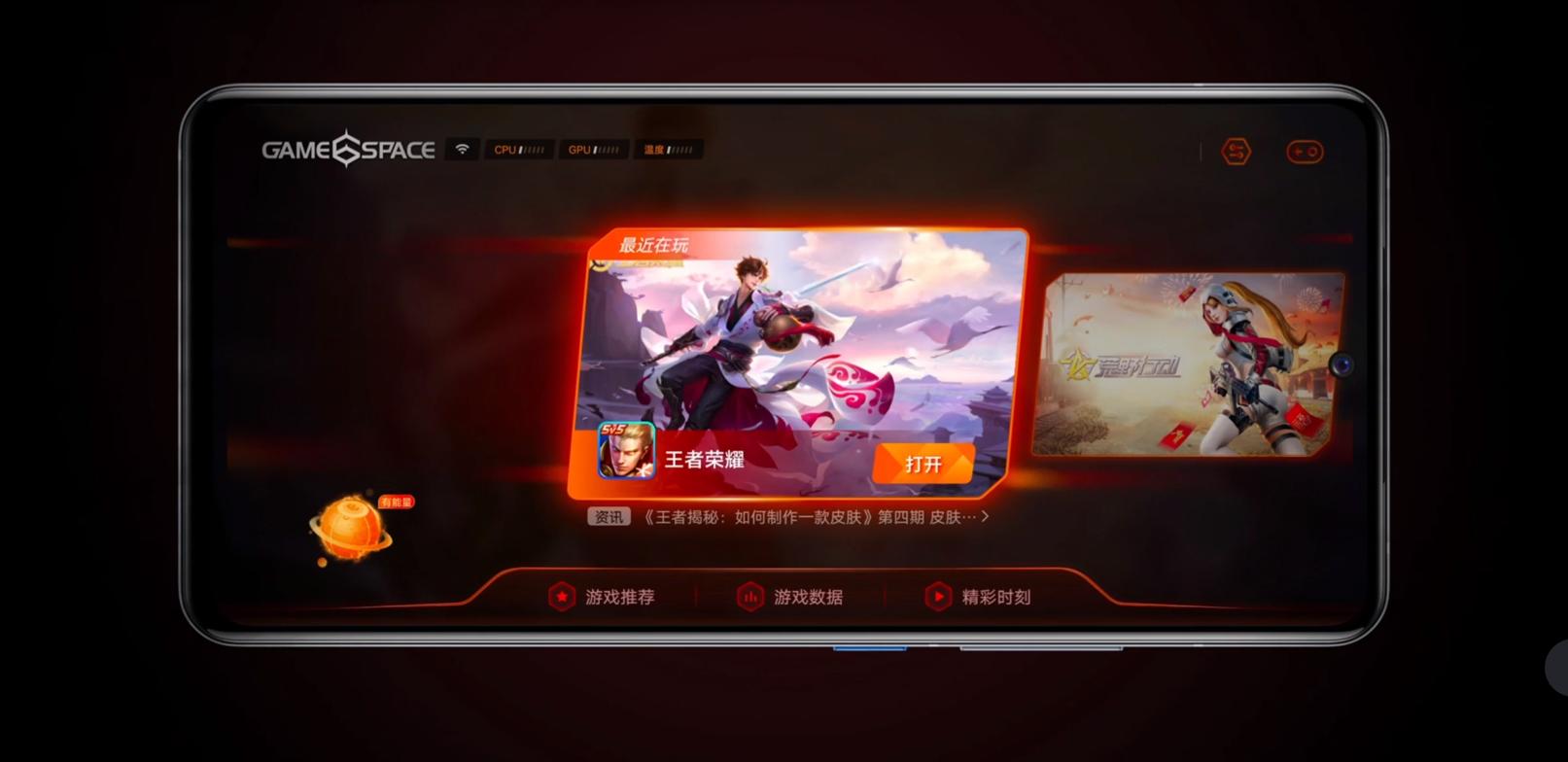
Task: Expand the news item via its right chevron
Action: point(985,516)
